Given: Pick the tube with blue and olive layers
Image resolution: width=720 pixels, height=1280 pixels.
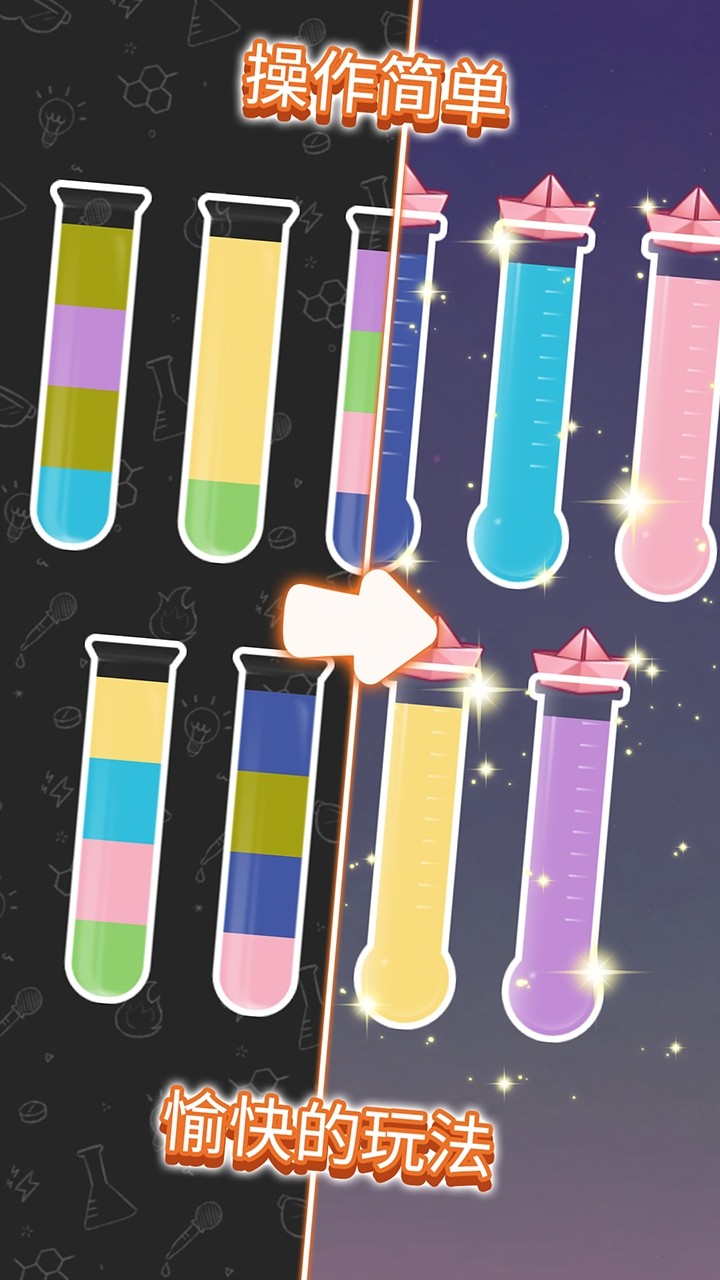Looking at the screenshot, I should coord(267,830).
